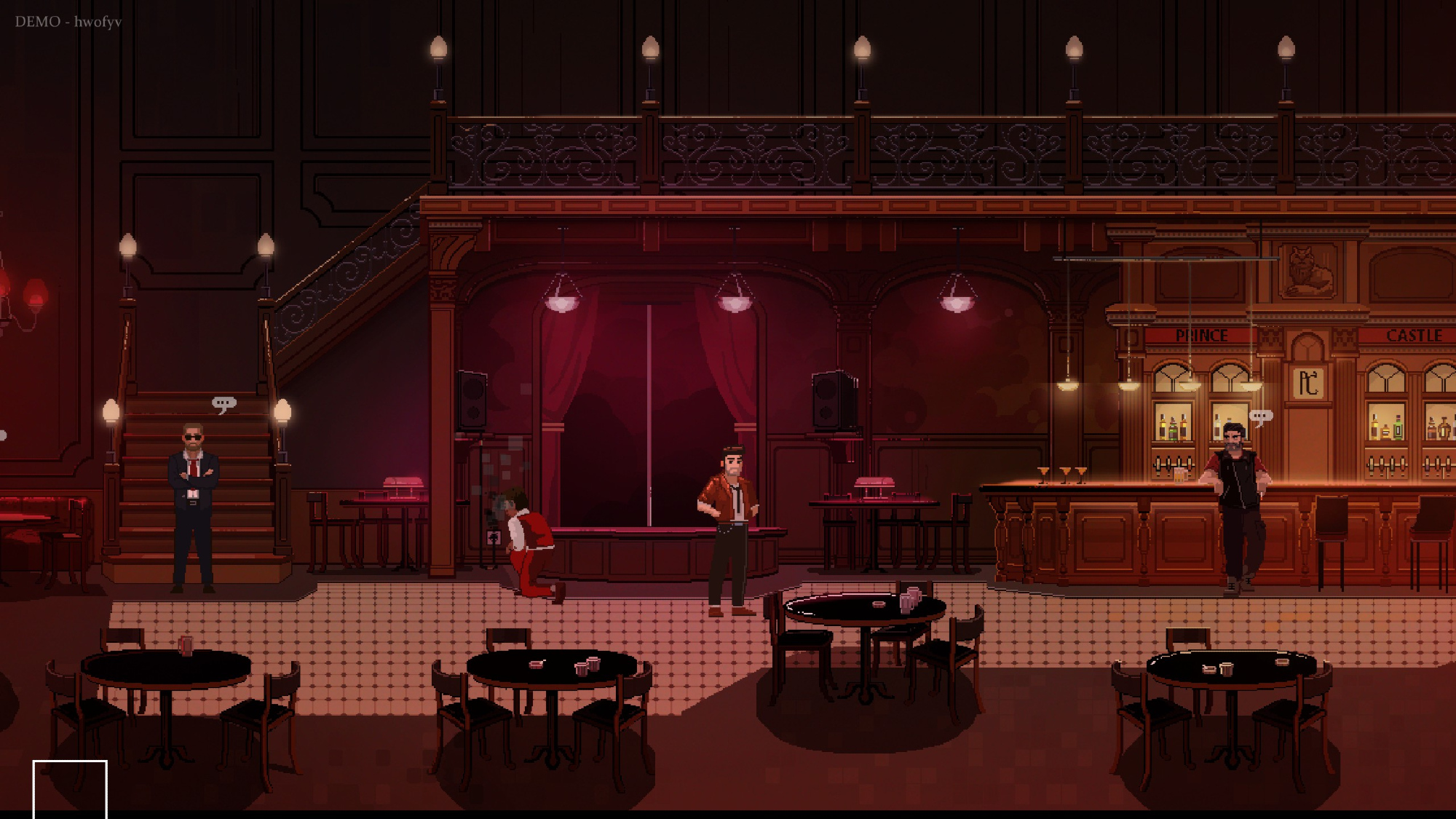Select the speech bubble beside the bartender
Image resolution: width=1456 pixels, height=819 pixels.
click(x=1261, y=417)
